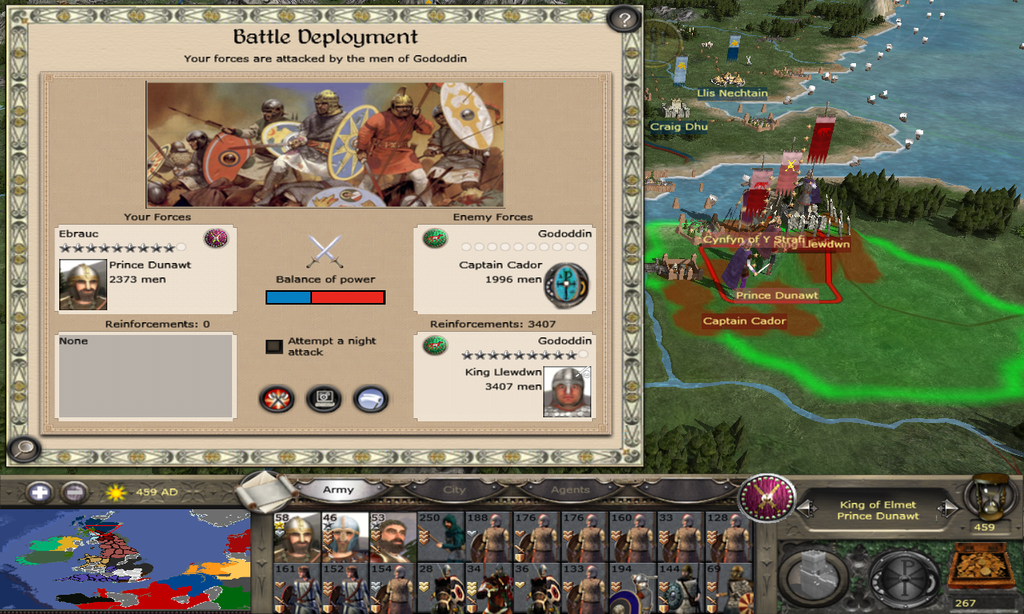Withdraw from the battle
The height and width of the screenshot is (614, 1024).
click(x=370, y=399)
